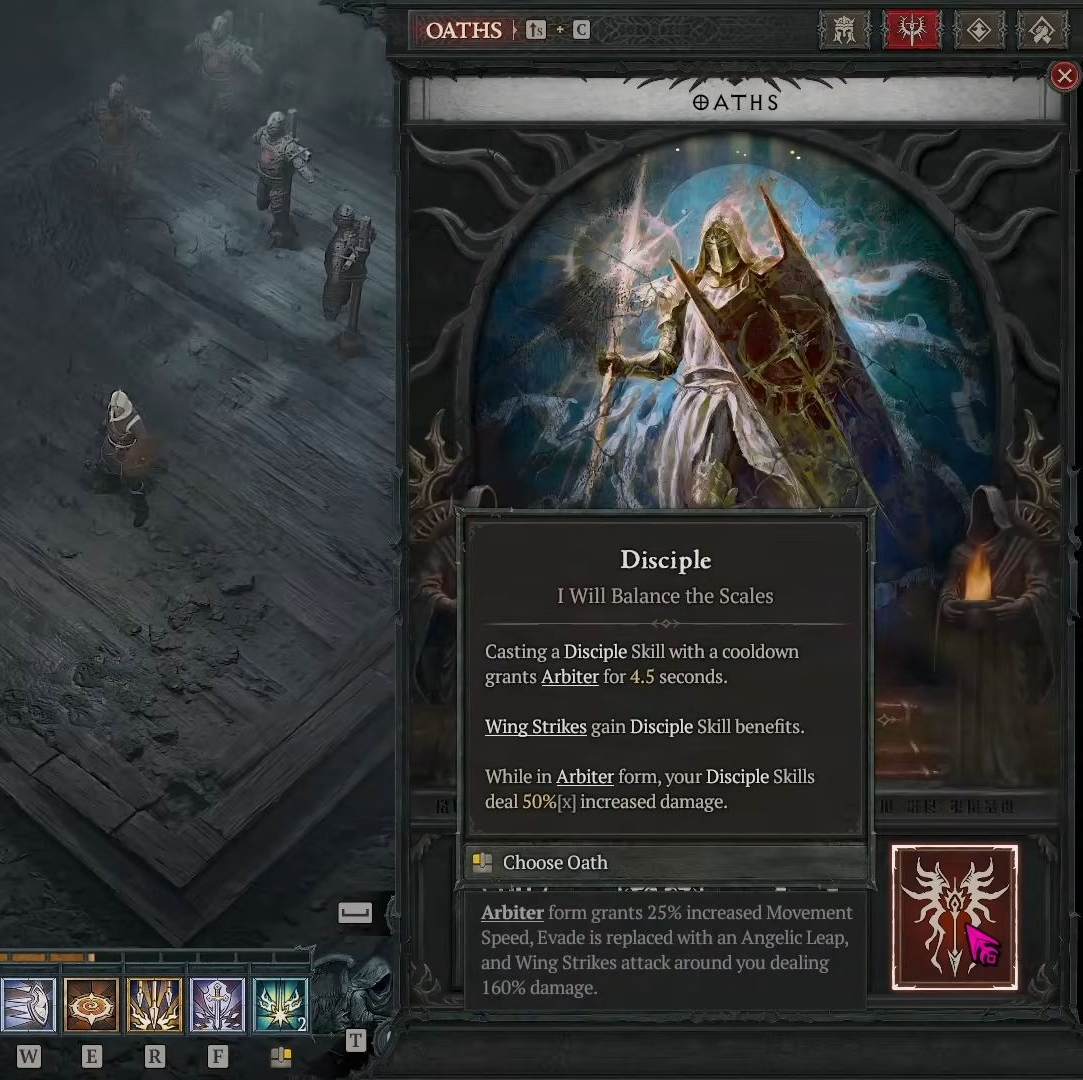Cast the falling golden spears skill
Screen dimensions: 1083x1080
154,1005
